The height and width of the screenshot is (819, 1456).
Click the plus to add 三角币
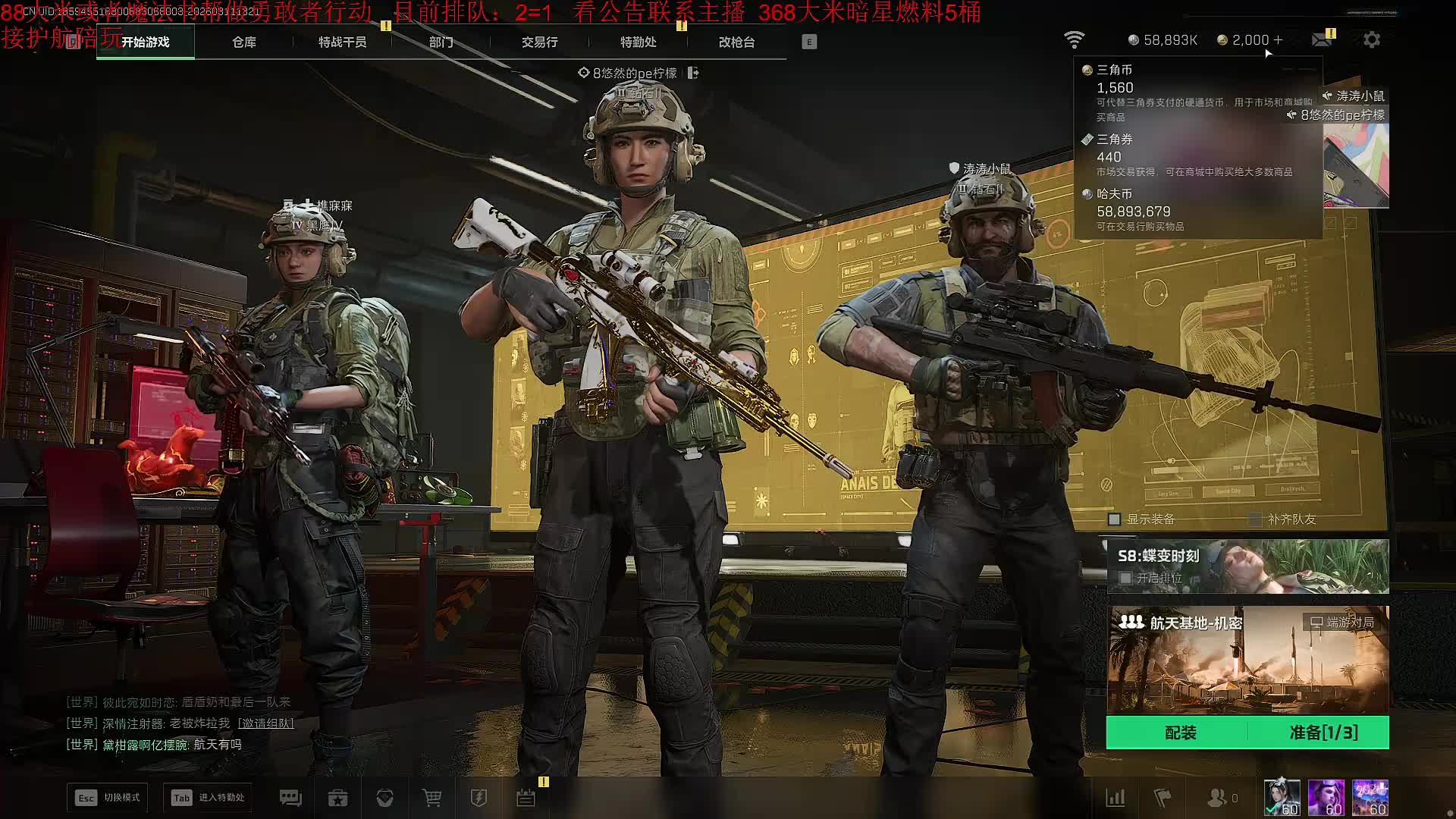(x=1279, y=40)
